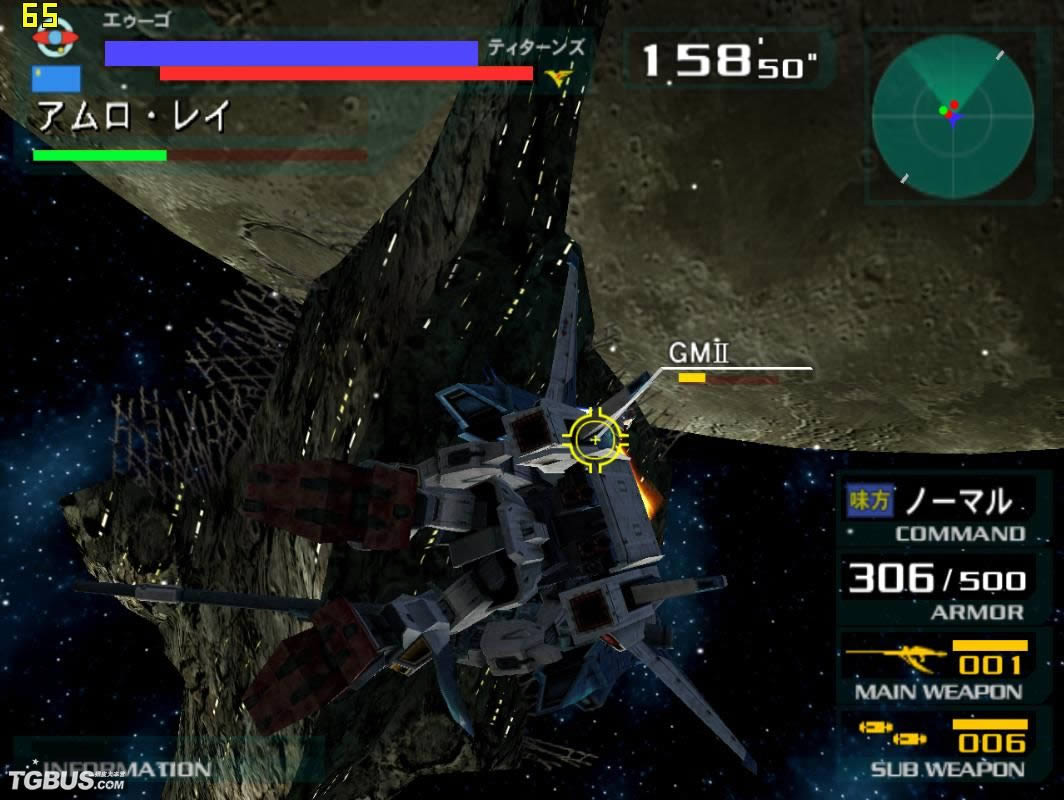1064x800 pixels.
Task: Select the main weapon beam rifle icon
Action: pos(896,659)
